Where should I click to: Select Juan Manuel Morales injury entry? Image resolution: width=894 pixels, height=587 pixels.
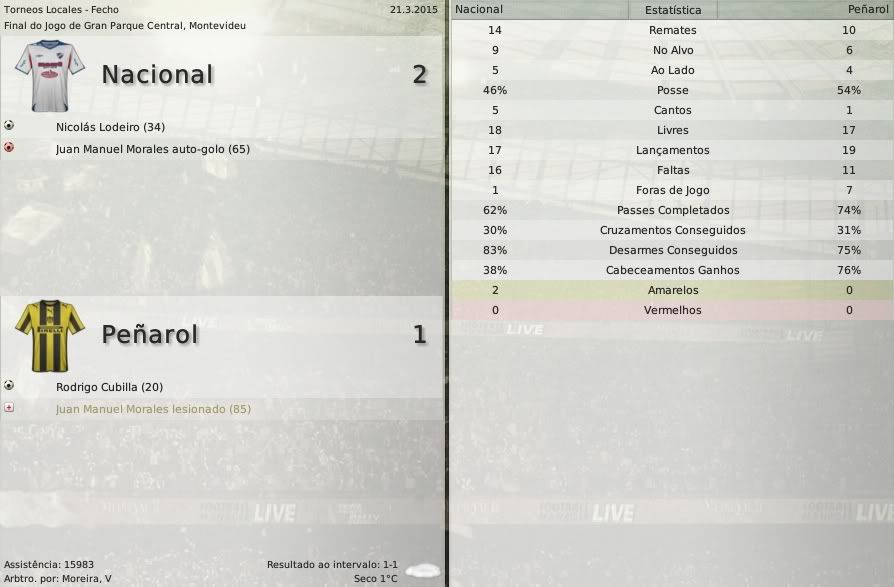coord(153,409)
